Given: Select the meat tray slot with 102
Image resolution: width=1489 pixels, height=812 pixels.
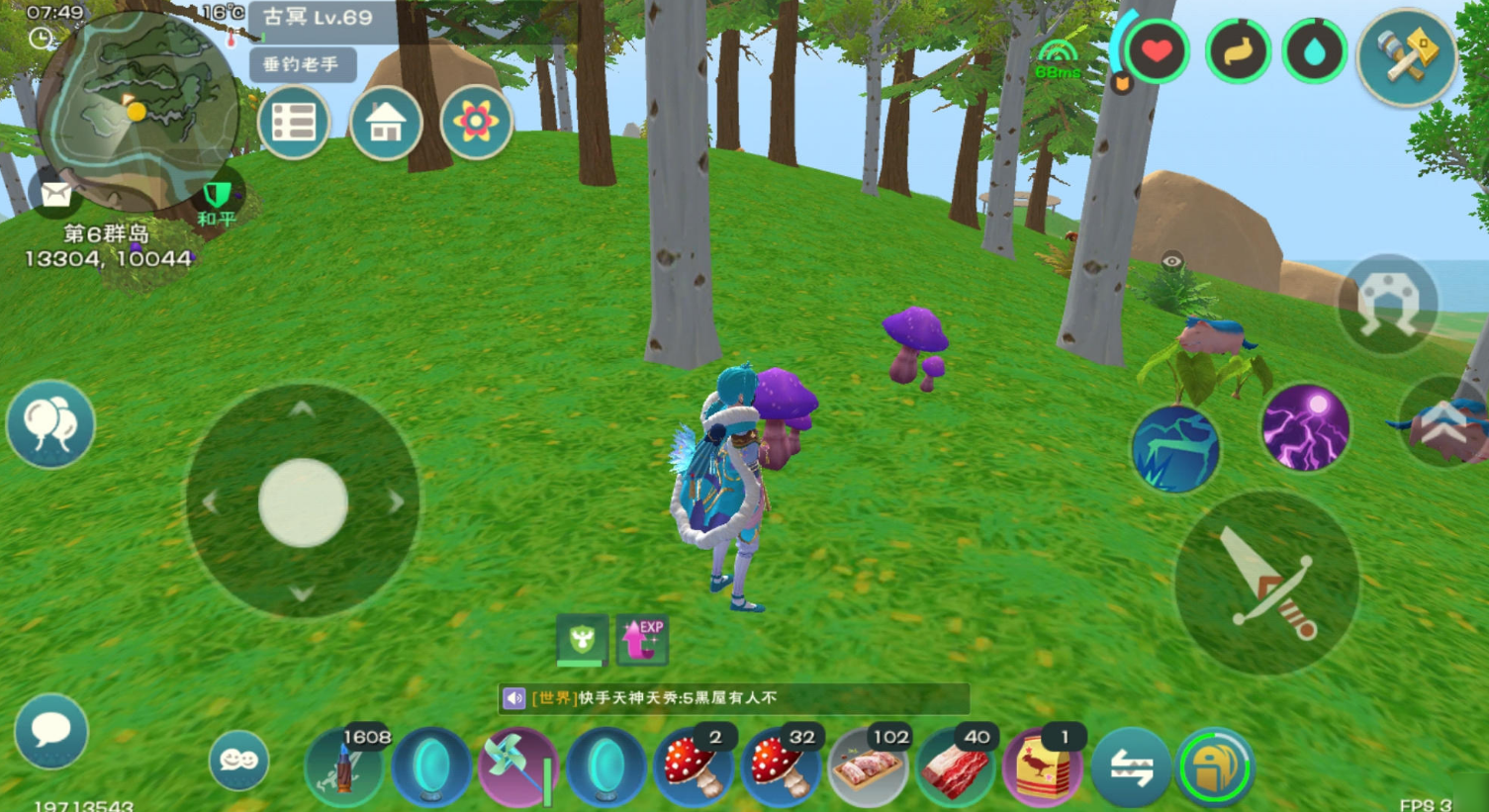Looking at the screenshot, I should 868,767.
